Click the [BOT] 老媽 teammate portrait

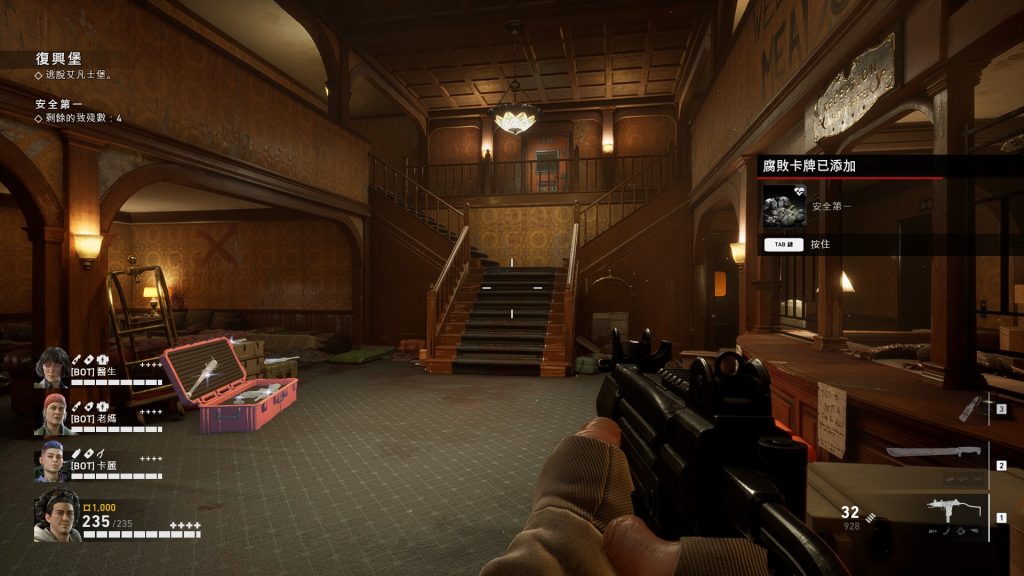[x=51, y=414]
